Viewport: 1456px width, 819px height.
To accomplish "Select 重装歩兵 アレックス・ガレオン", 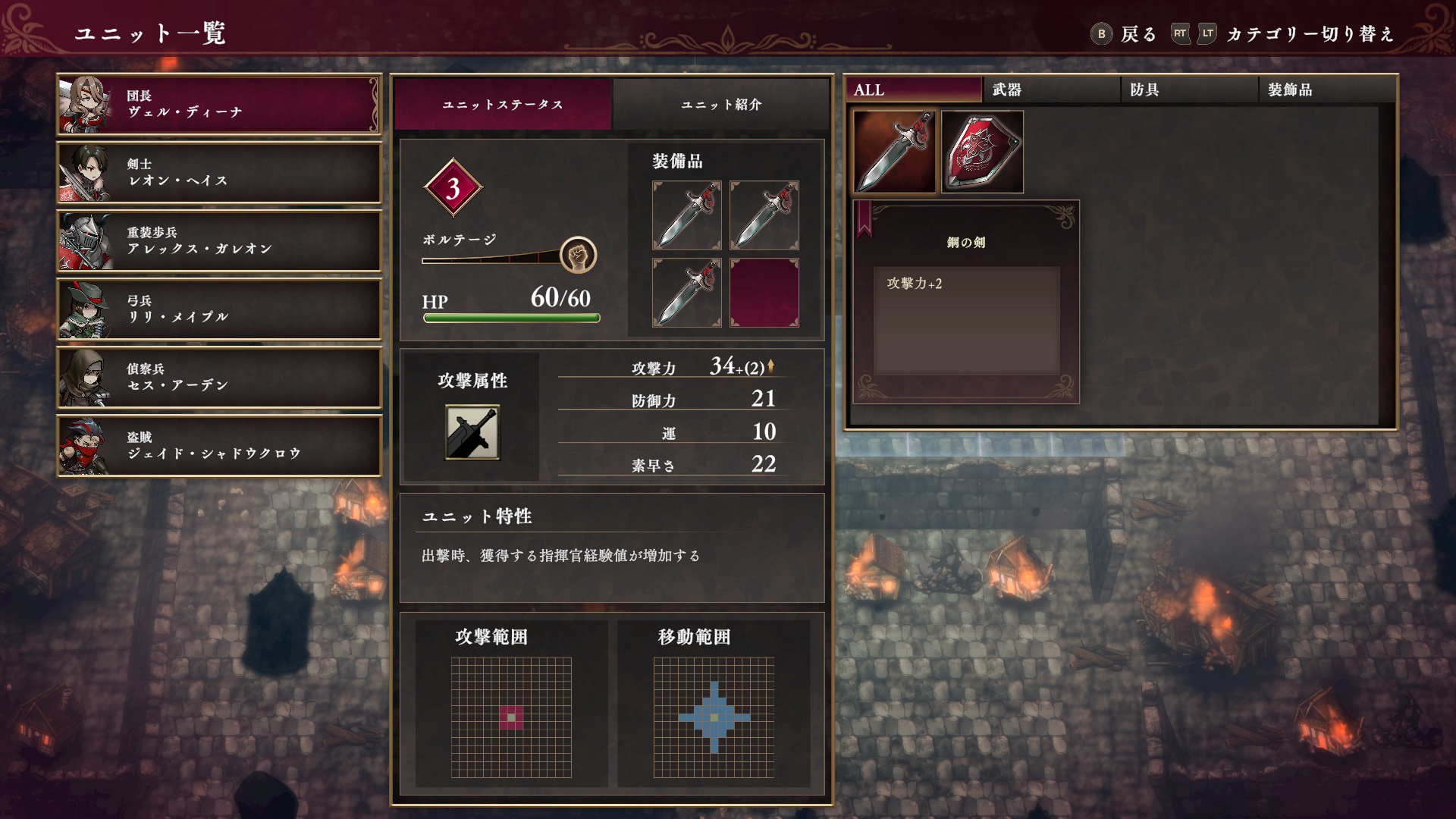I will [218, 241].
